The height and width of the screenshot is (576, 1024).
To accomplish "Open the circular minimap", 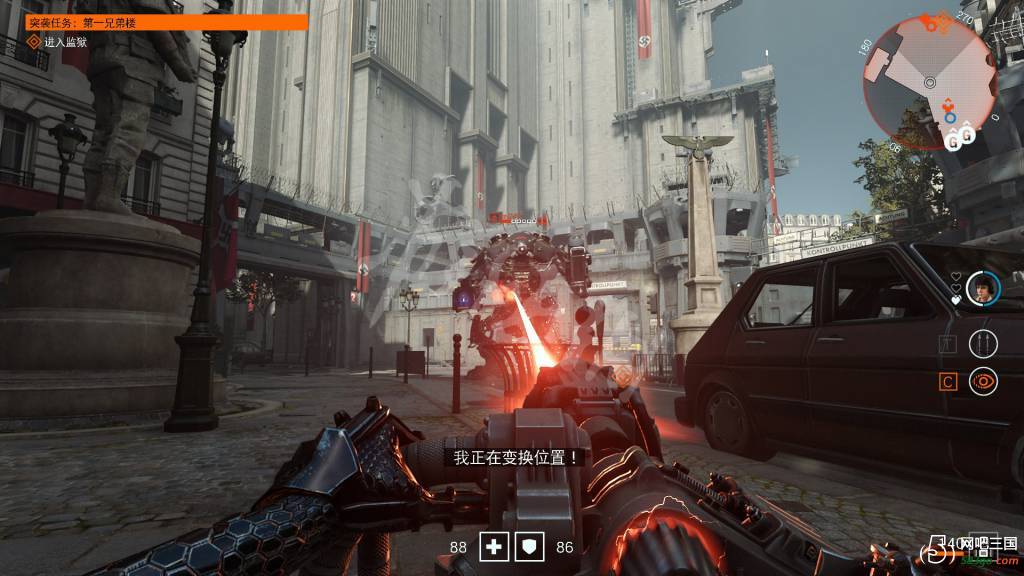I will click(930, 82).
